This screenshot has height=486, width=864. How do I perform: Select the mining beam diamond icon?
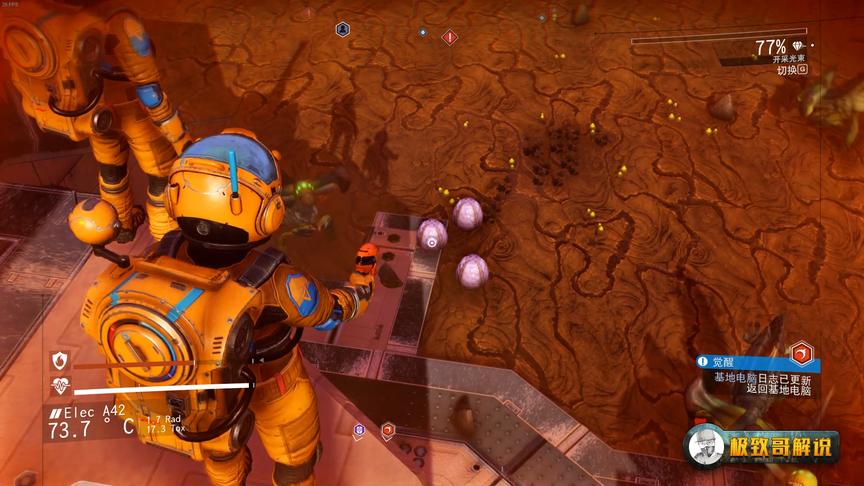click(x=797, y=46)
